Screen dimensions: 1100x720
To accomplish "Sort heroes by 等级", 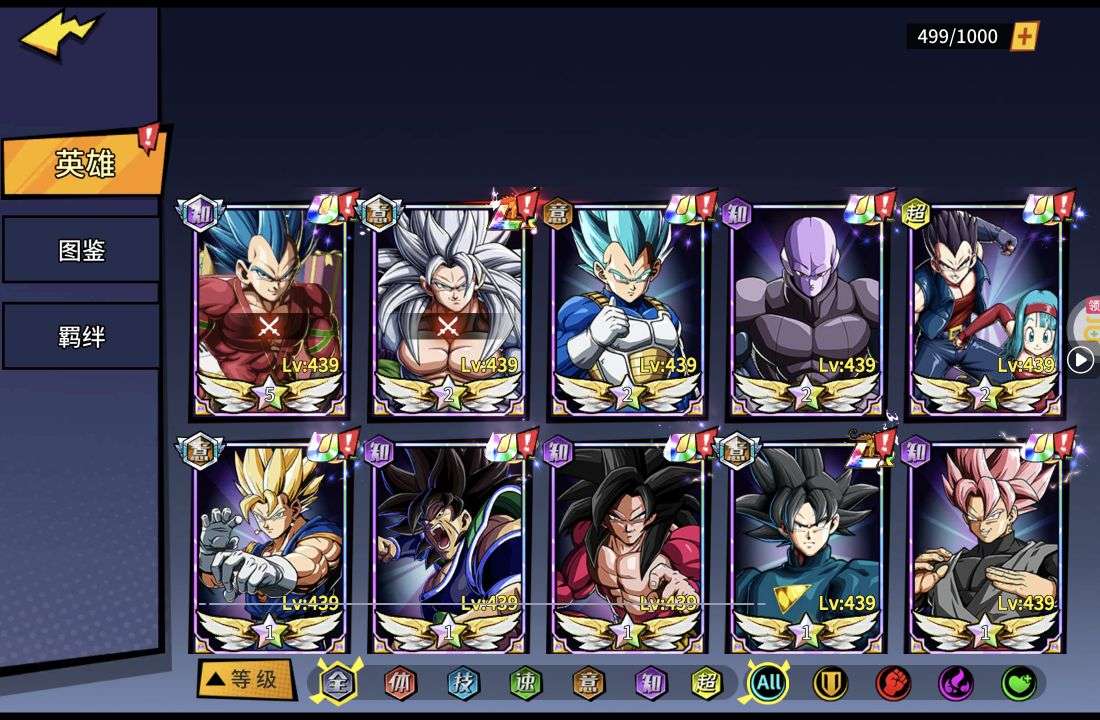I will click(x=245, y=680).
